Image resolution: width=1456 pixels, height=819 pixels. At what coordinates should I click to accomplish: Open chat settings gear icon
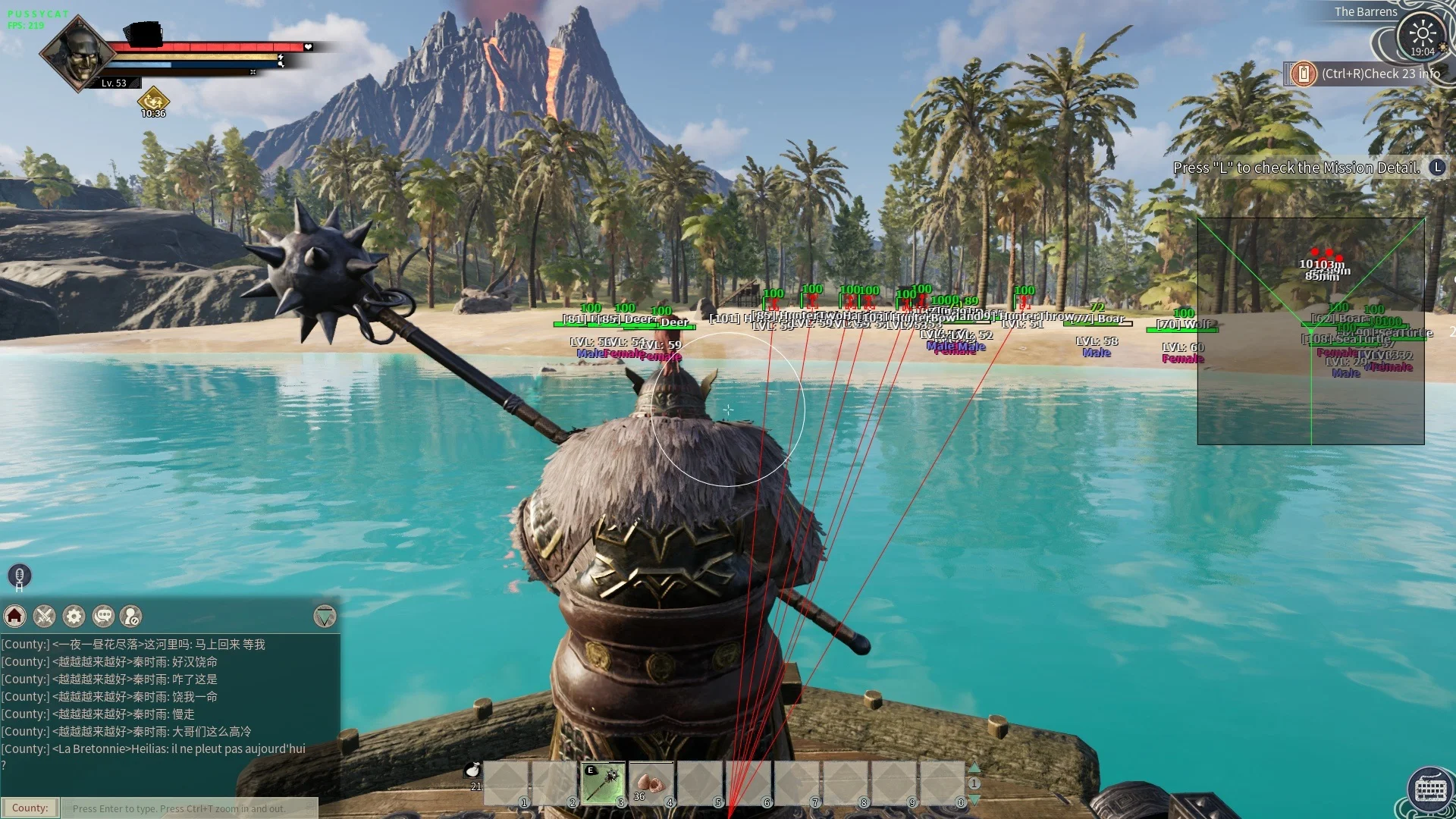[x=74, y=616]
